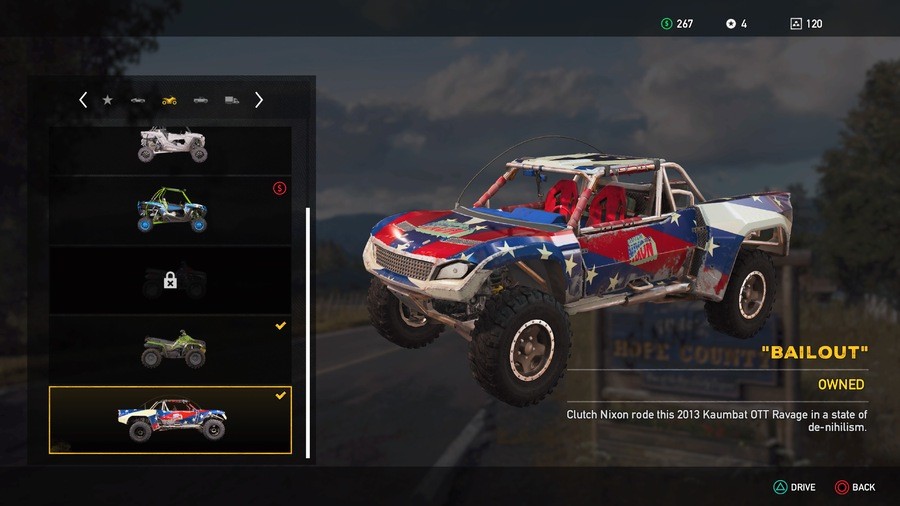Select the locked vehicle entry
This screenshot has height=506, width=900.
tap(171, 281)
